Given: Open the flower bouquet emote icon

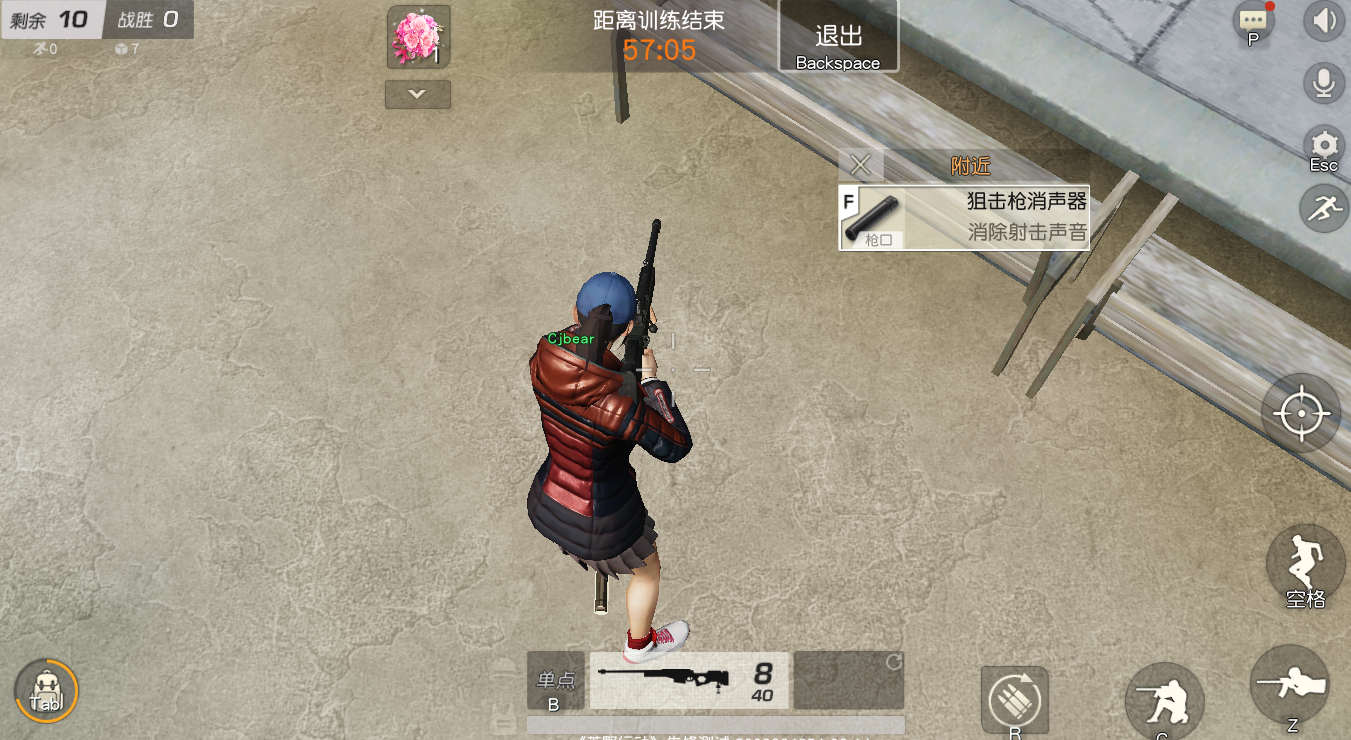Looking at the screenshot, I should [x=417, y=36].
